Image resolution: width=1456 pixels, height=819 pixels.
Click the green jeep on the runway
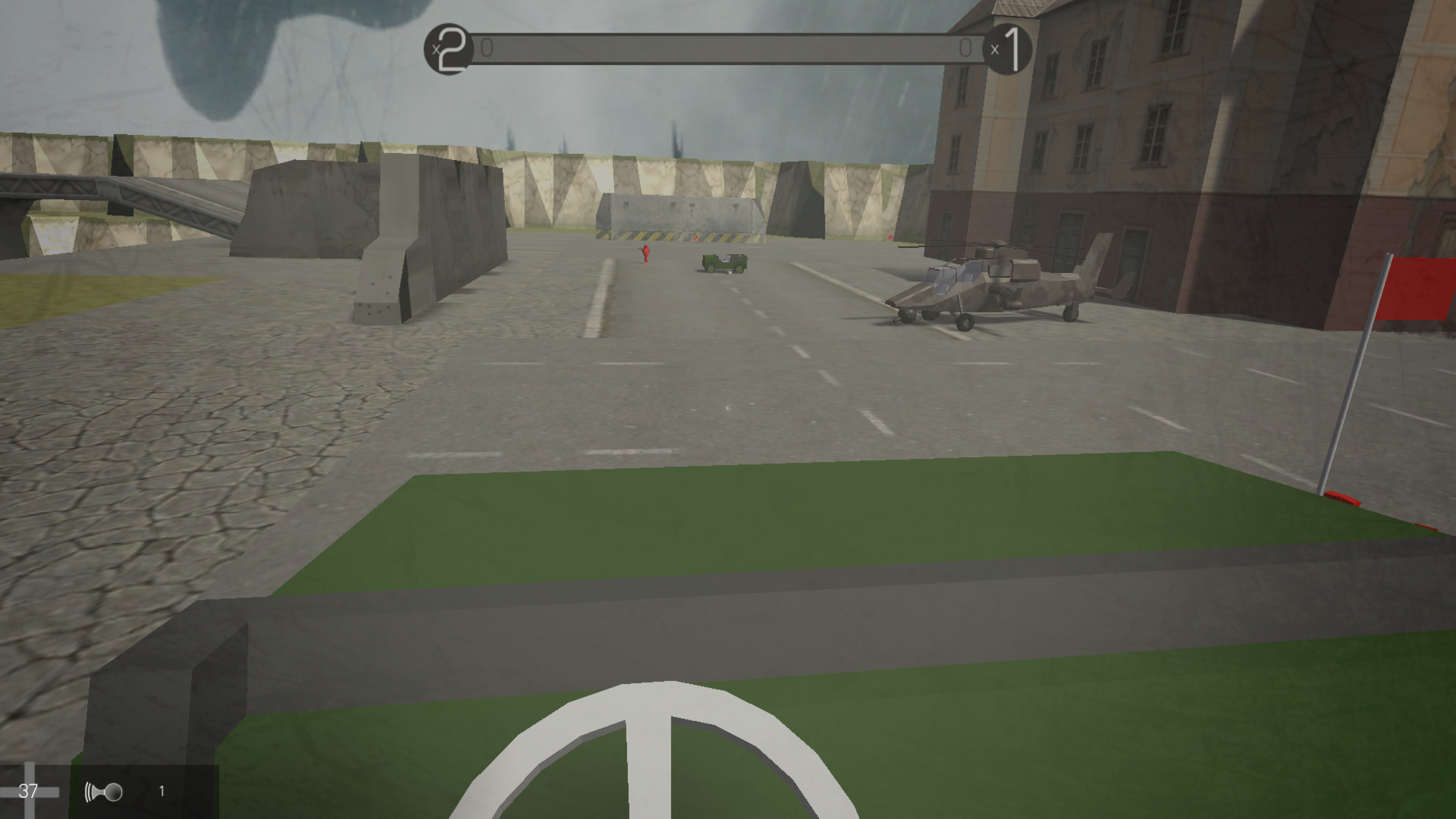[723, 262]
